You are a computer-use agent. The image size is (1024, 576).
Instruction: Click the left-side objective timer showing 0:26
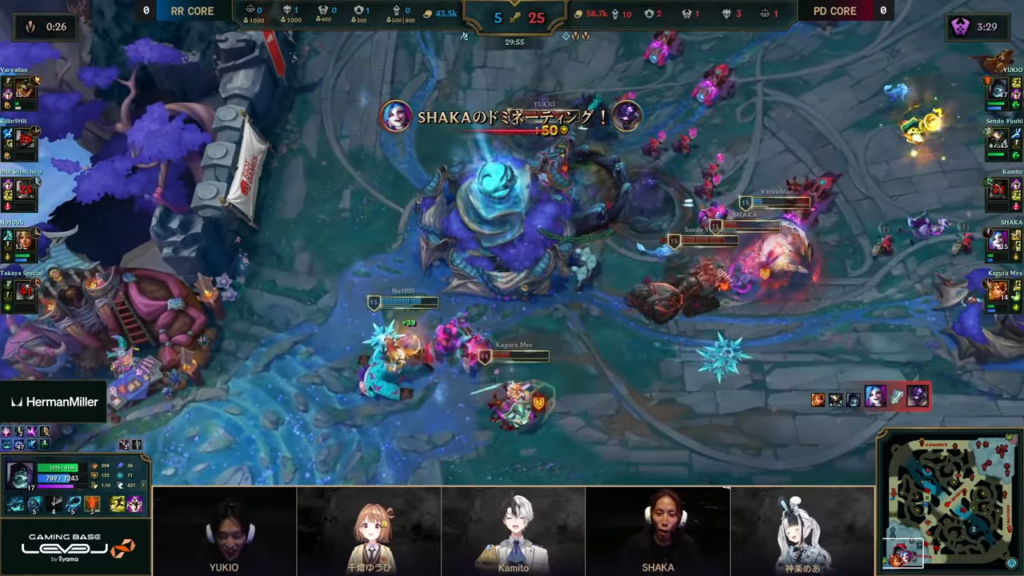click(45, 27)
